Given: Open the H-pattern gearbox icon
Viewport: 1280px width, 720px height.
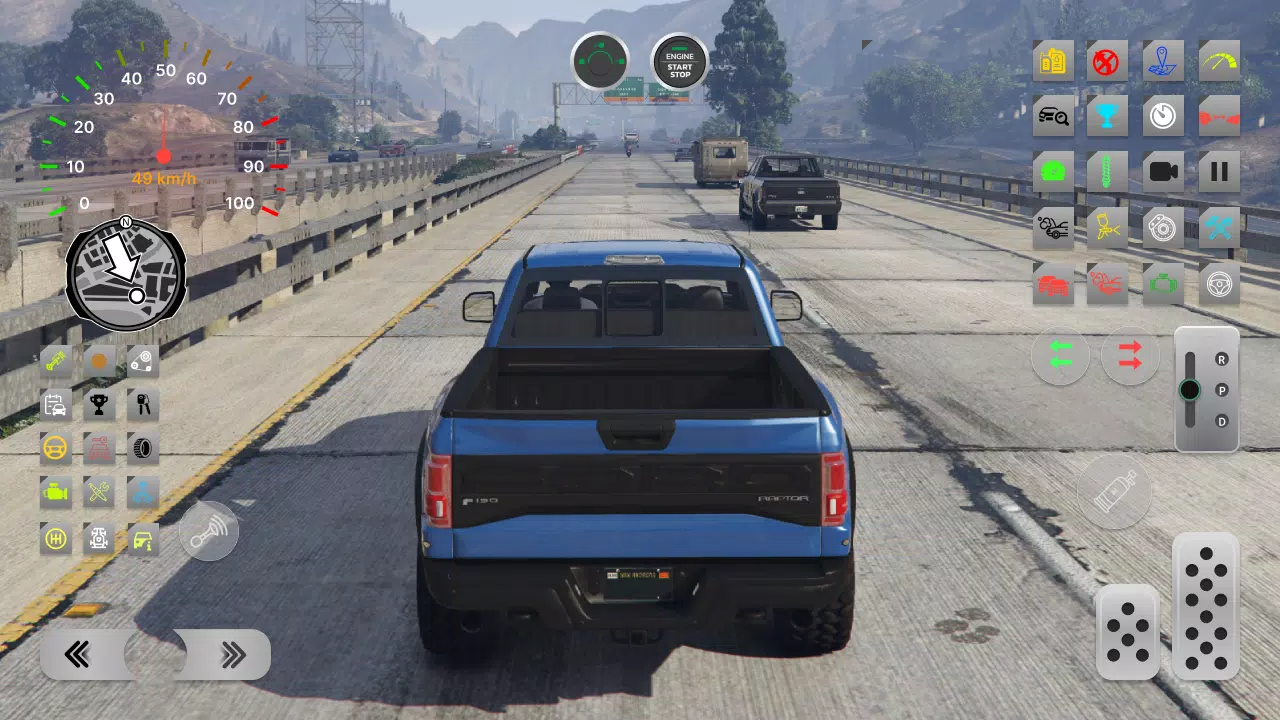Looking at the screenshot, I should click(x=55, y=539).
